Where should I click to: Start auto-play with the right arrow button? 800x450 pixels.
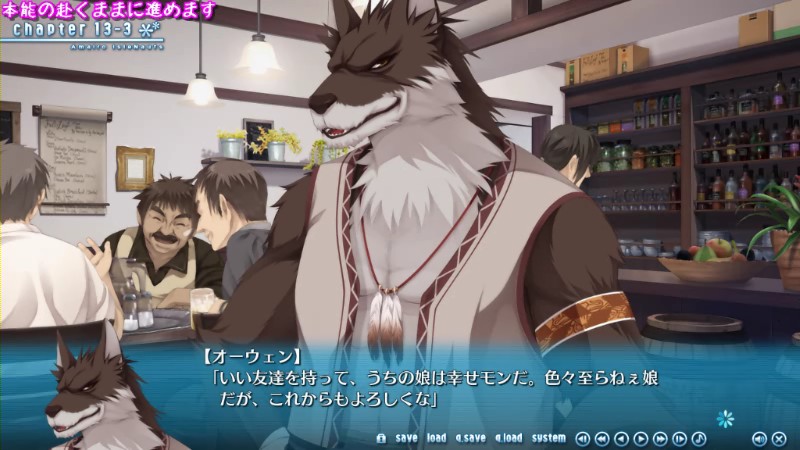pyautogui.click(x=641, y=438)
